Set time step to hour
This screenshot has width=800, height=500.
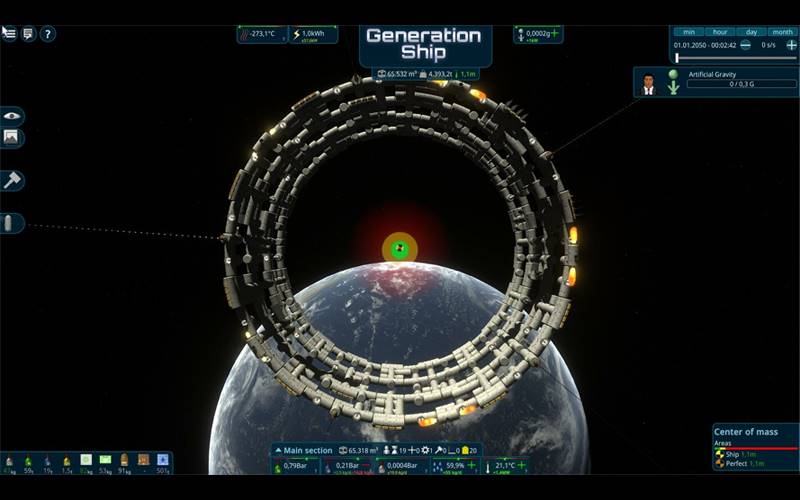click(719, 32)
